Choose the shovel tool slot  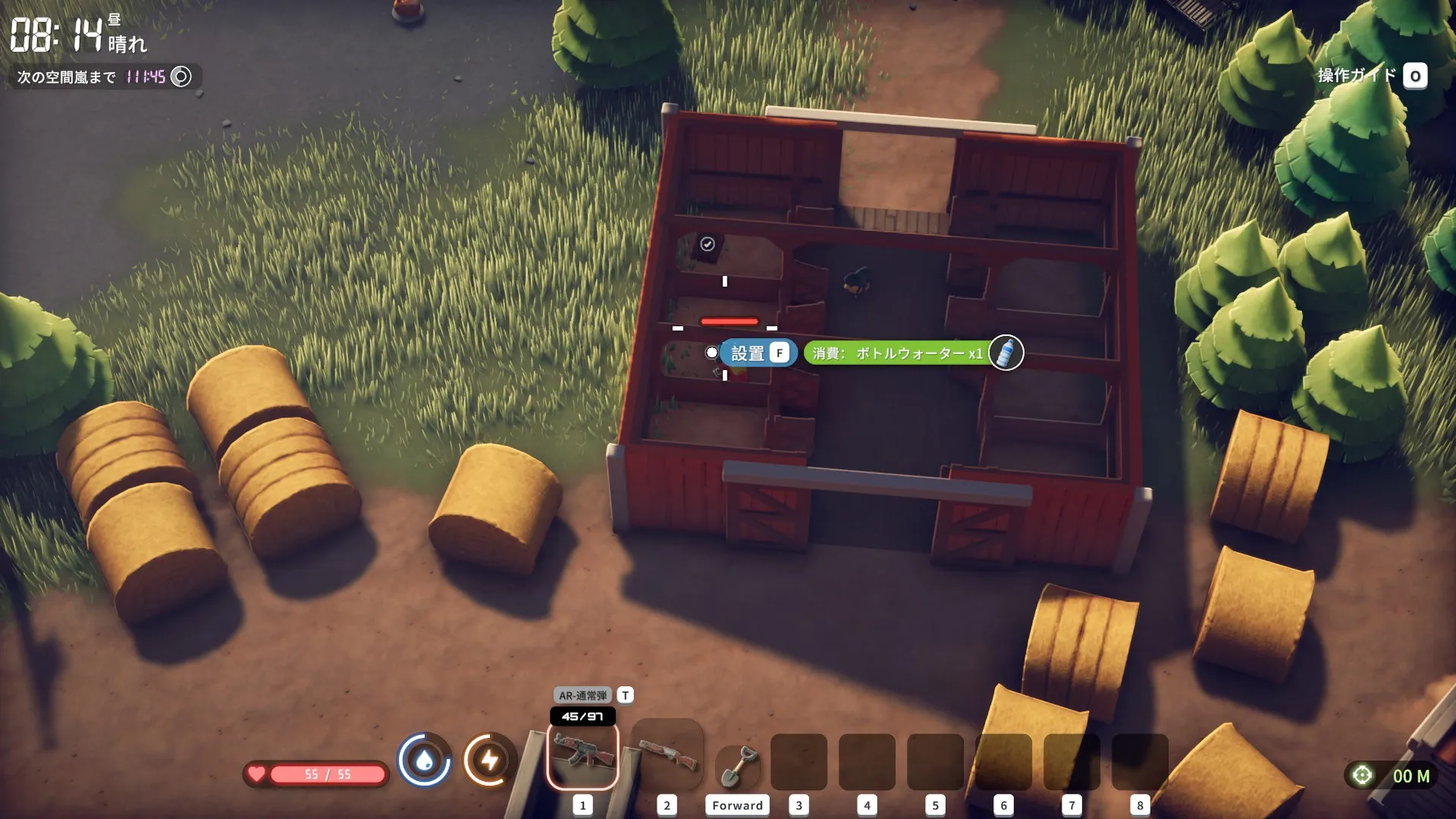737,766
